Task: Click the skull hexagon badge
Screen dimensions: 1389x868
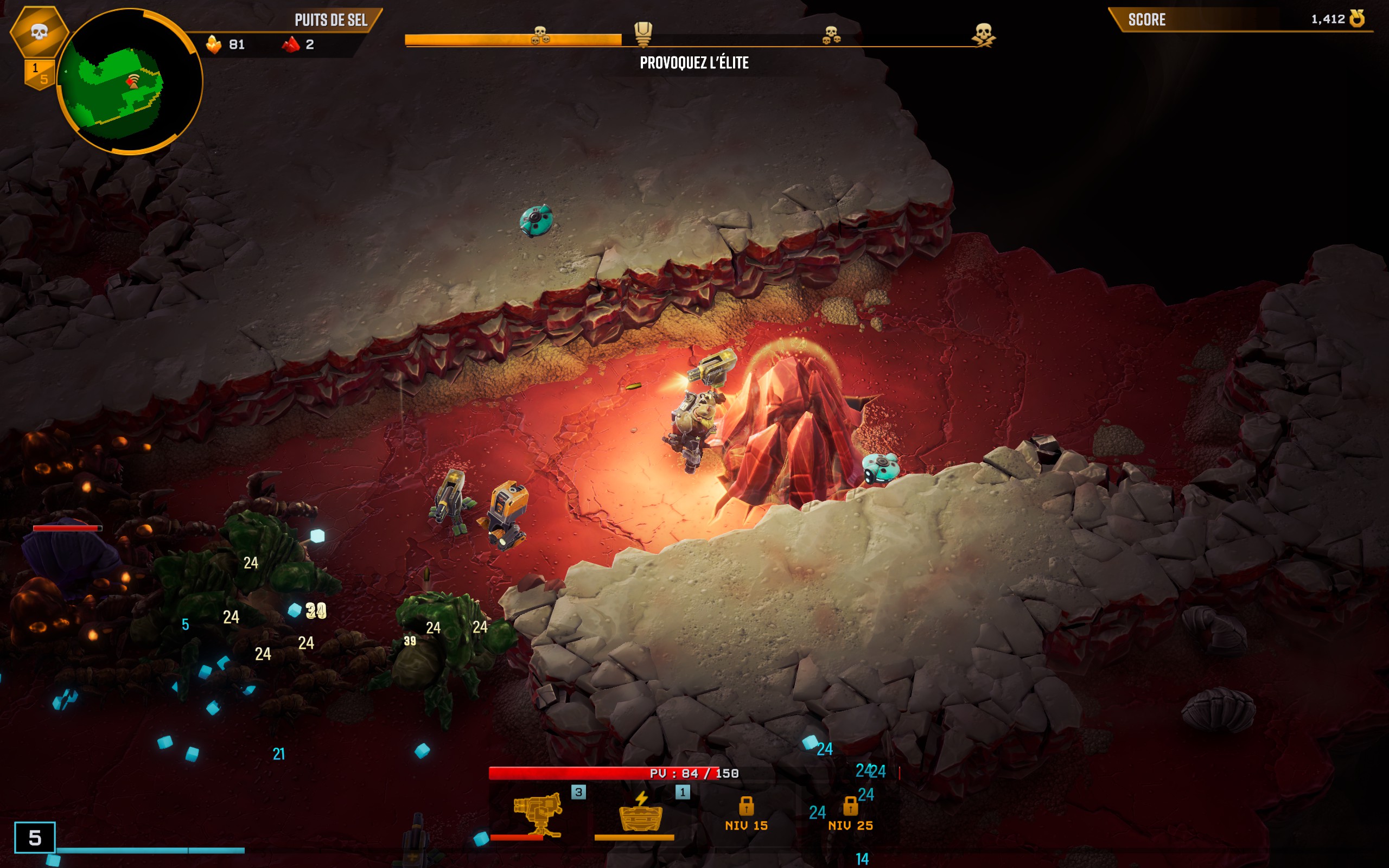Action: pos(39,31)
